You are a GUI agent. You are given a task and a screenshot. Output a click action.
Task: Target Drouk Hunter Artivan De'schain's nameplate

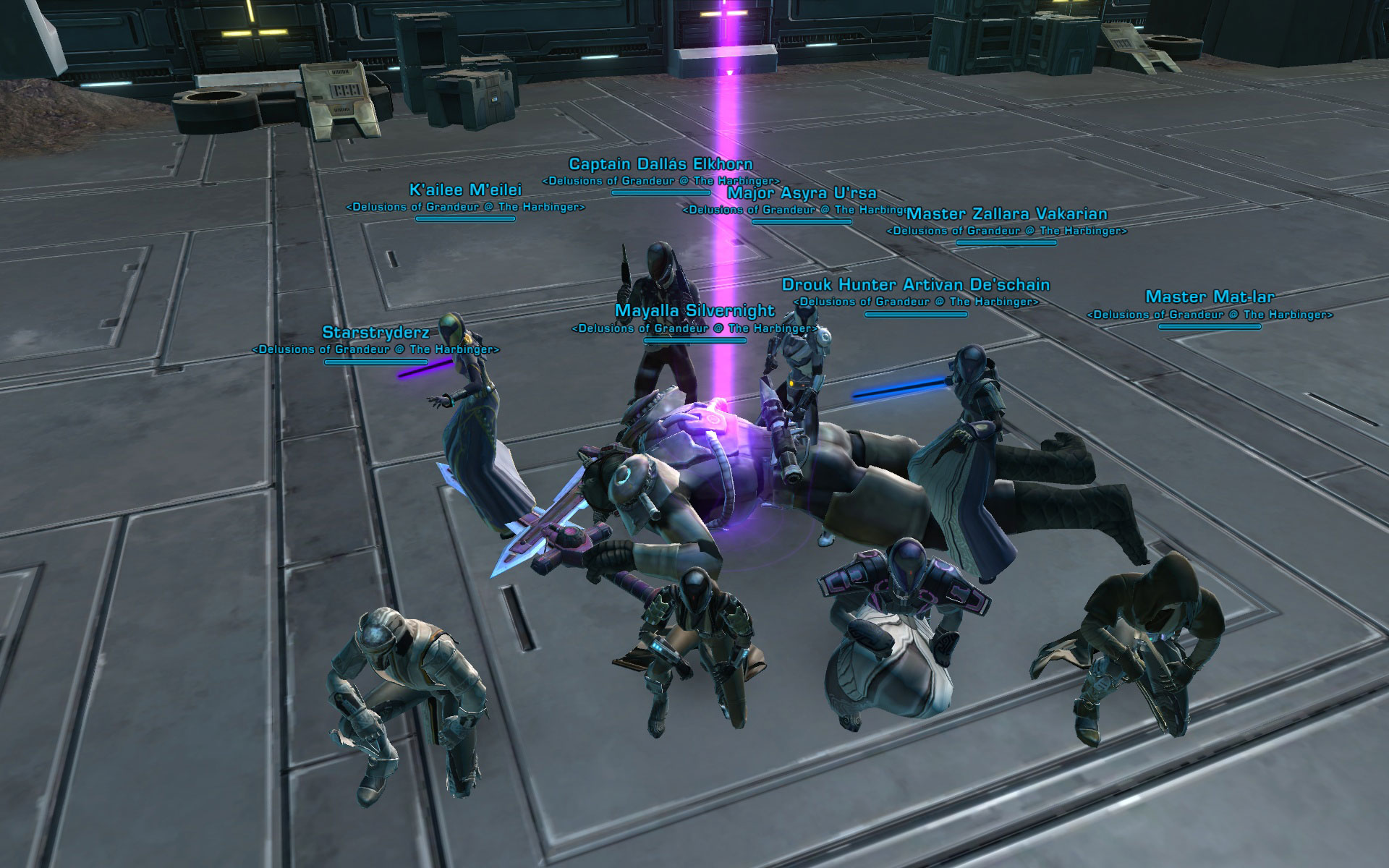915,285
